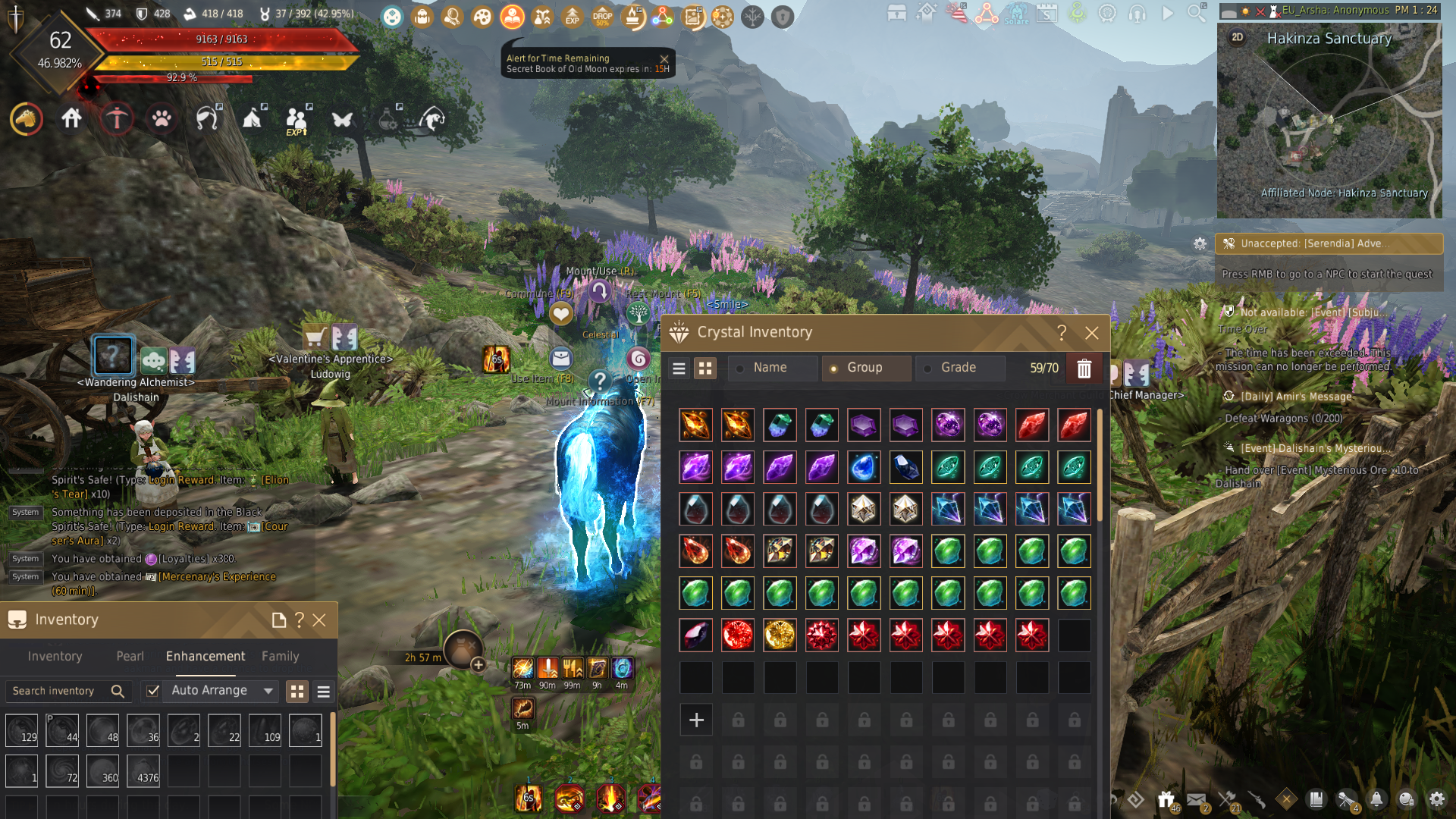Sort crystals by Name
Screen dimensions: 1456x819
pos(770,368)
